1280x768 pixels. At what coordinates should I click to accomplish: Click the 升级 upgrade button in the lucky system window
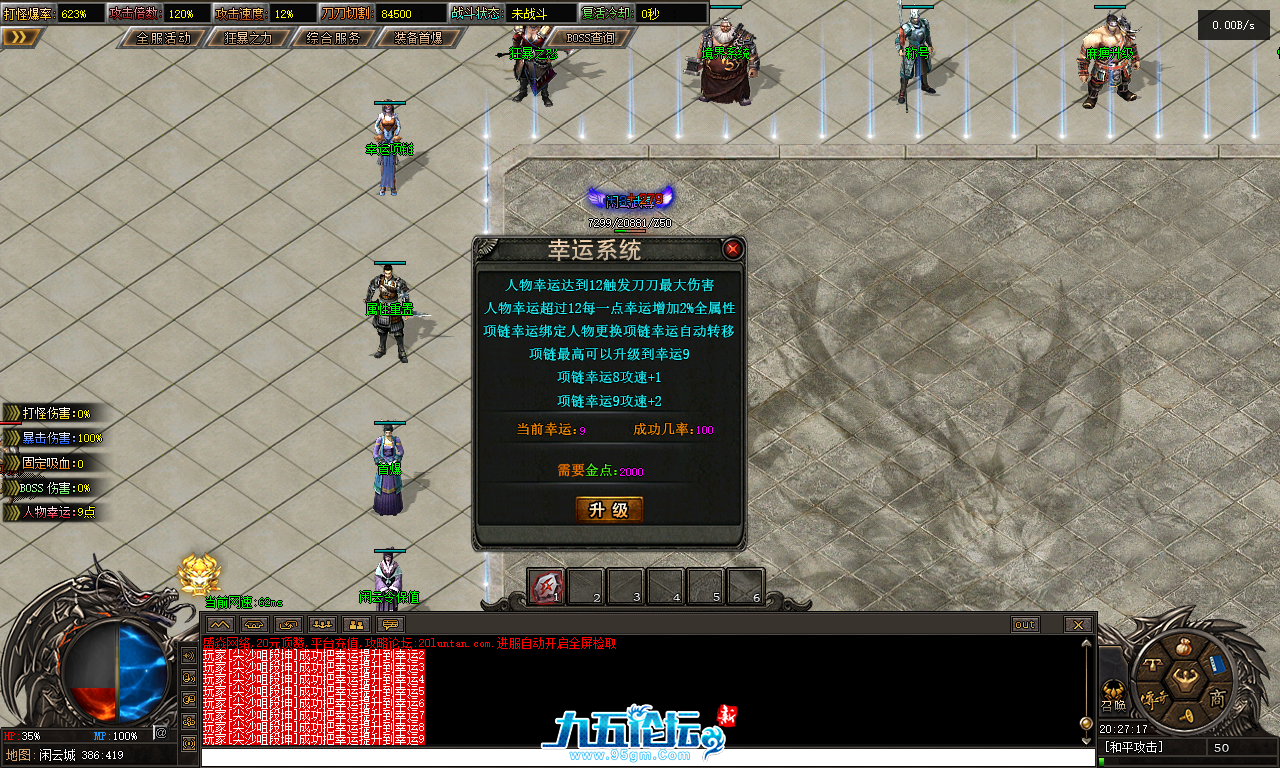[609, 509]
